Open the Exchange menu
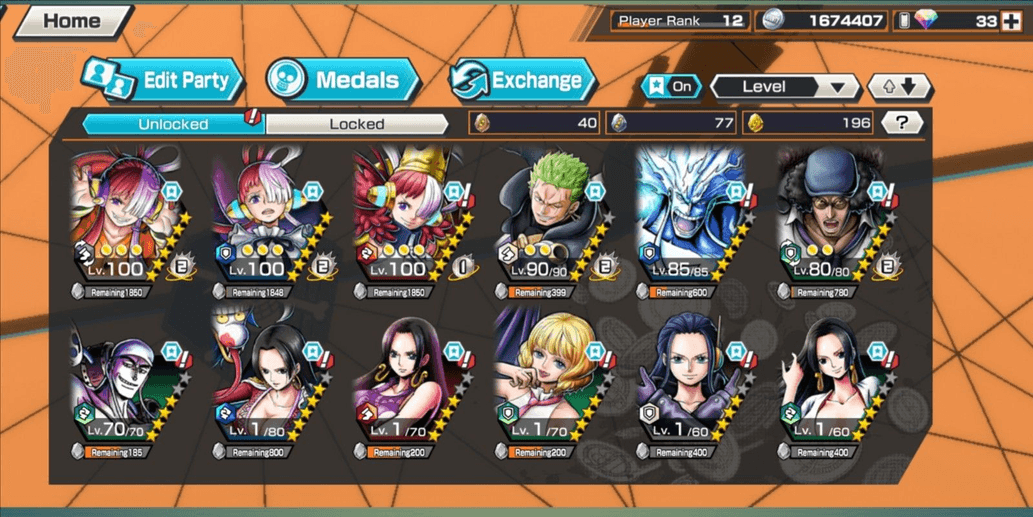Screen dimensions: 1033x517 521,80
